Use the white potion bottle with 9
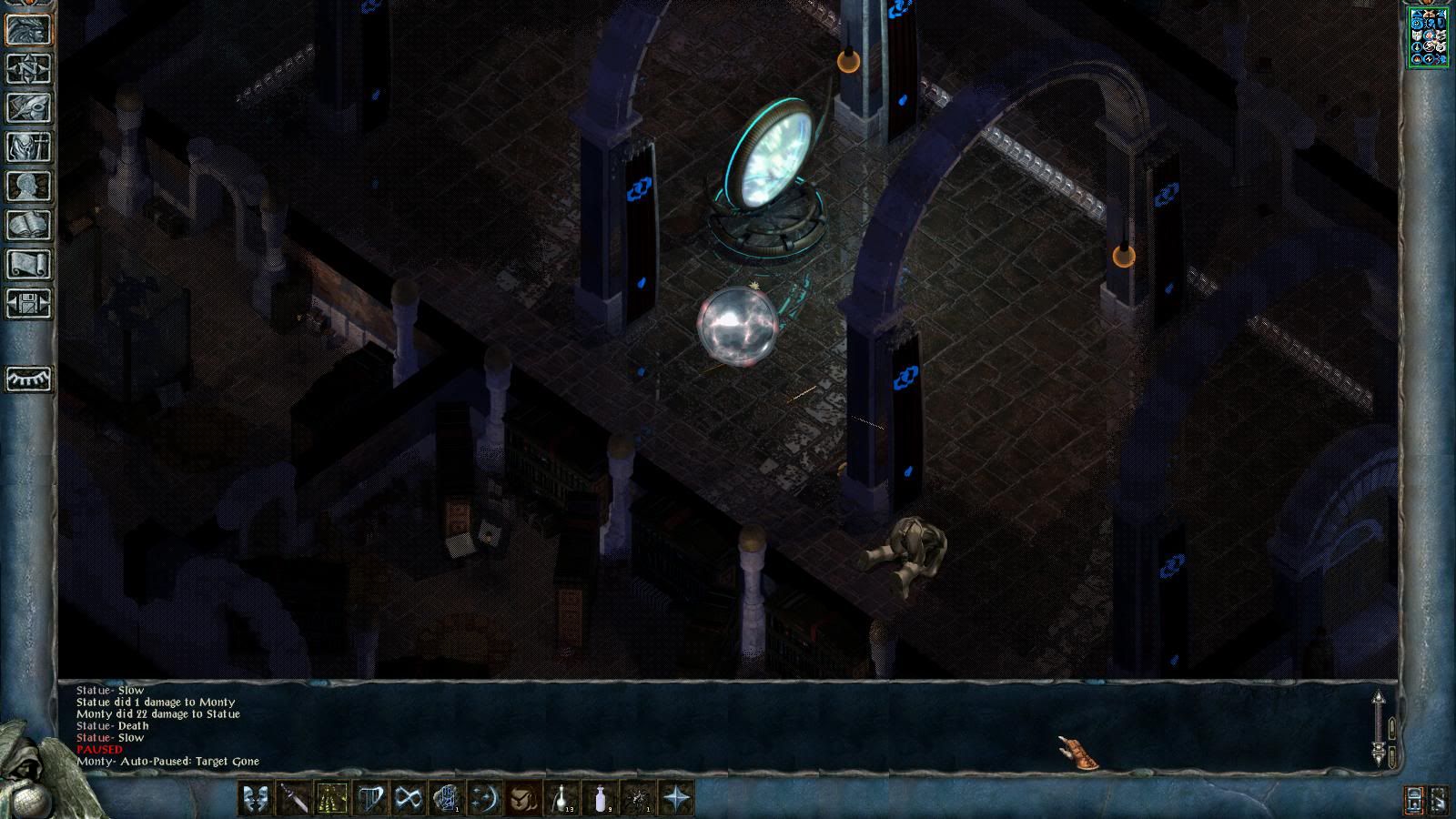Screen dimensions: 1456x819 pos(600,798)
